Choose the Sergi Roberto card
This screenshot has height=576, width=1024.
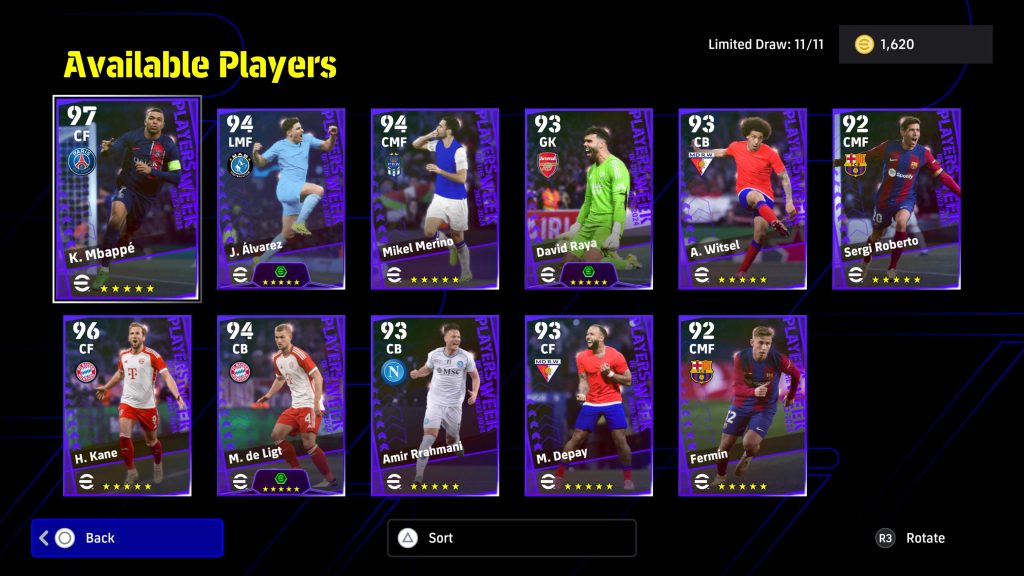pos(897,199)
